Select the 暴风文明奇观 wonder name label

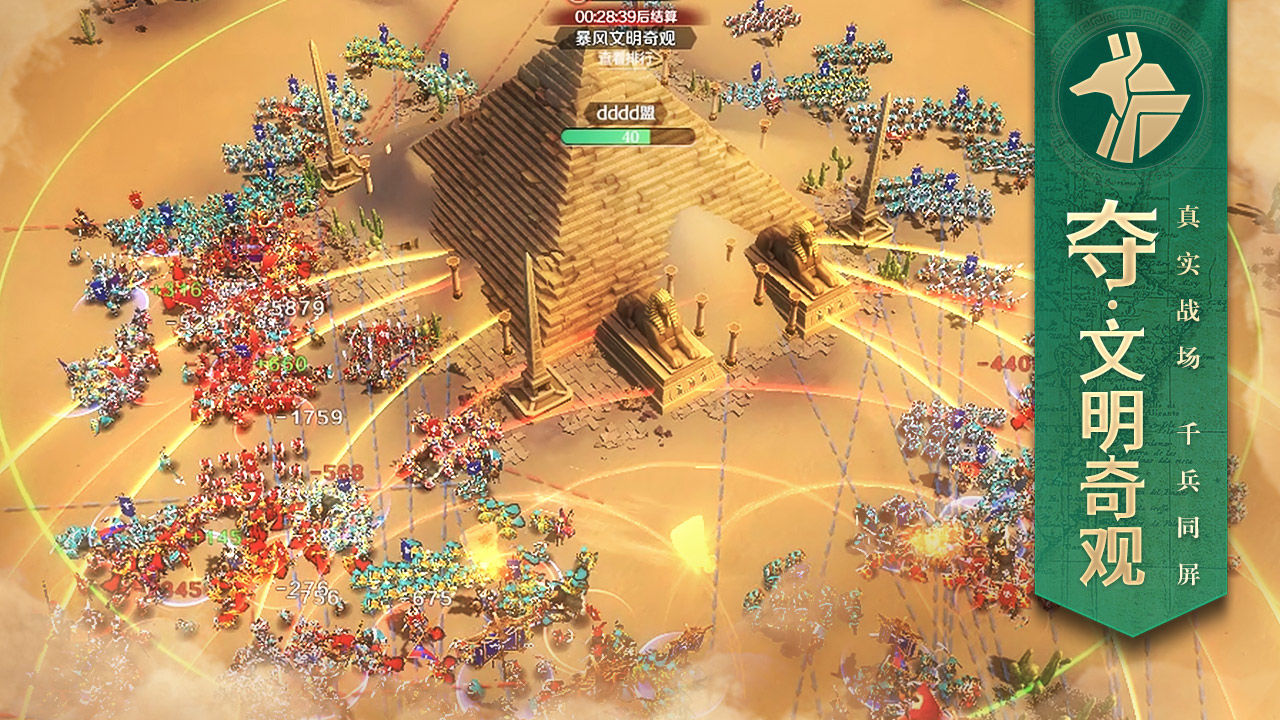[627, 39]
